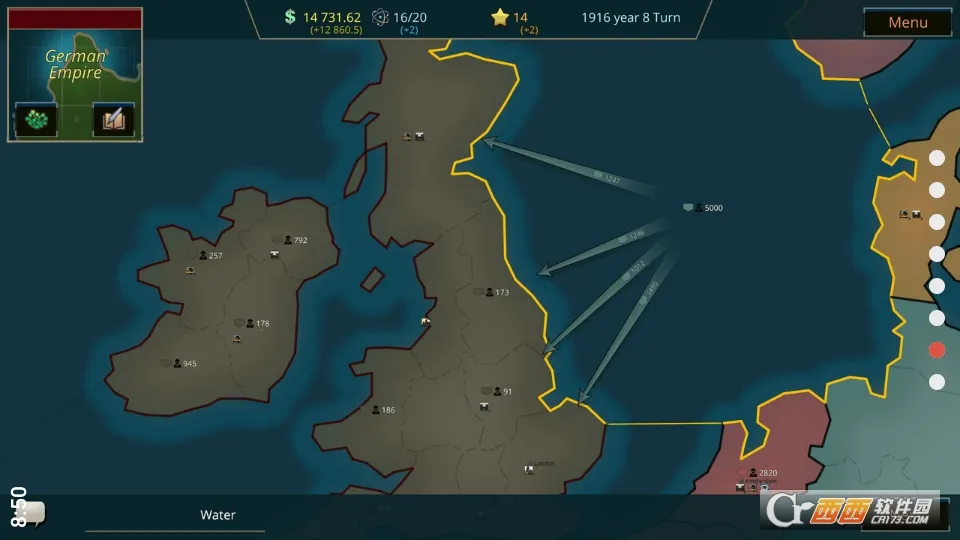Open the Menu button
The image size is (960, 540).
coord(907,22)
